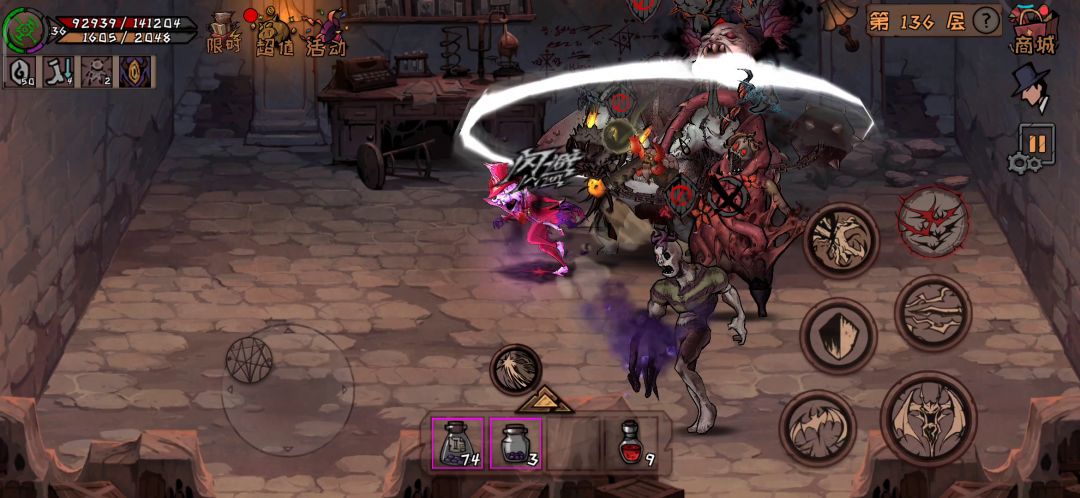Expand the triangle arrow above the item bar

point(545,400)
